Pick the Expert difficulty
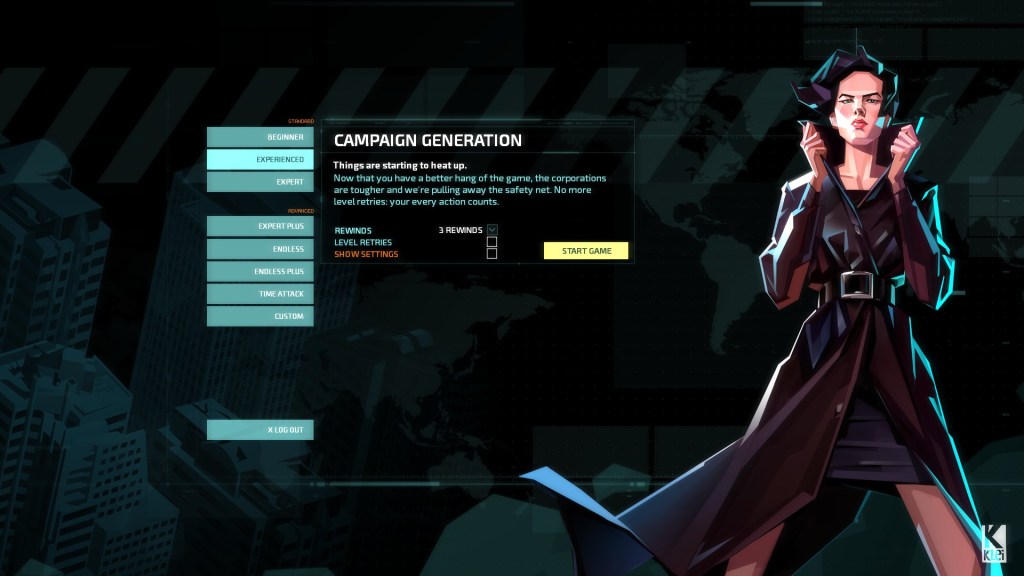Viewport: 1024px width, 576px height. pos(260,182)
